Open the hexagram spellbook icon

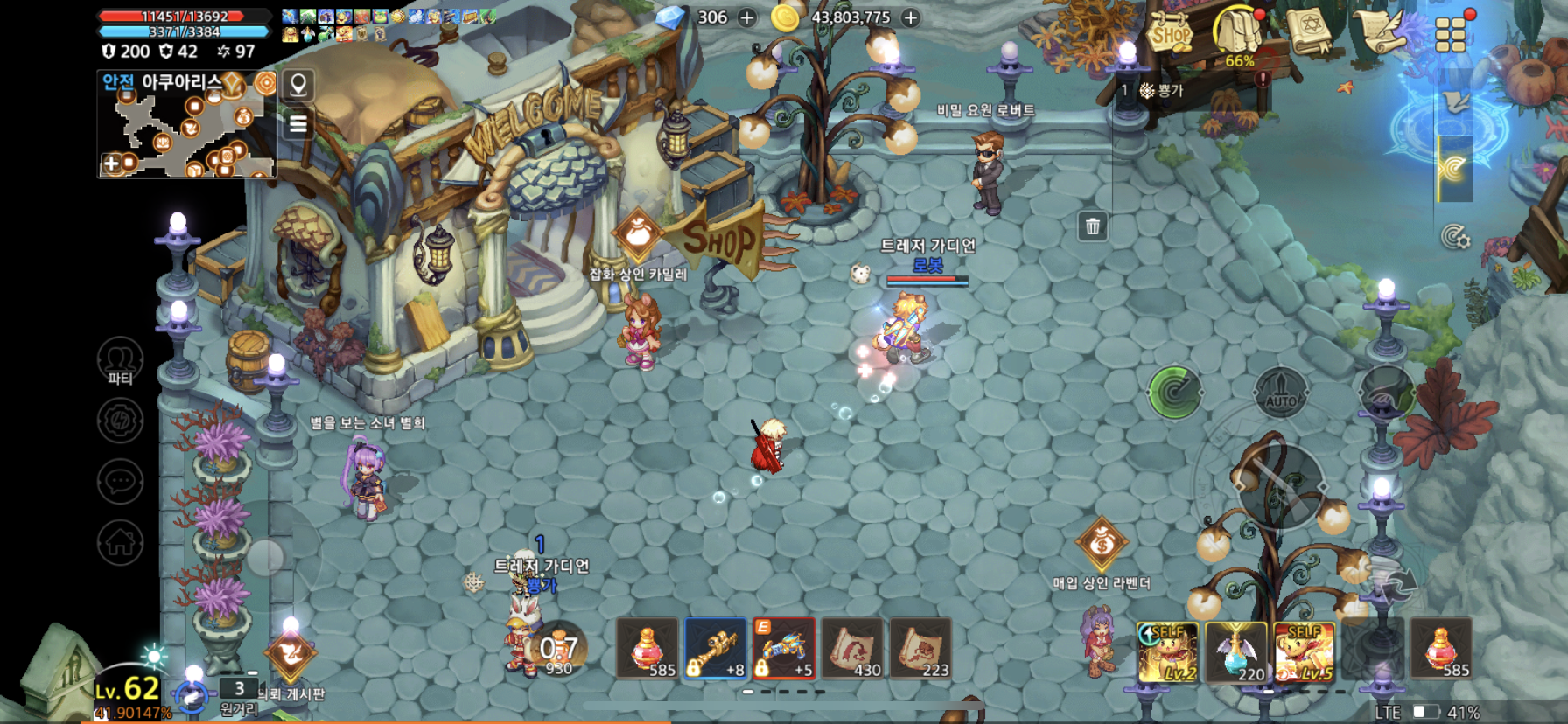(x=1309, y=33)
